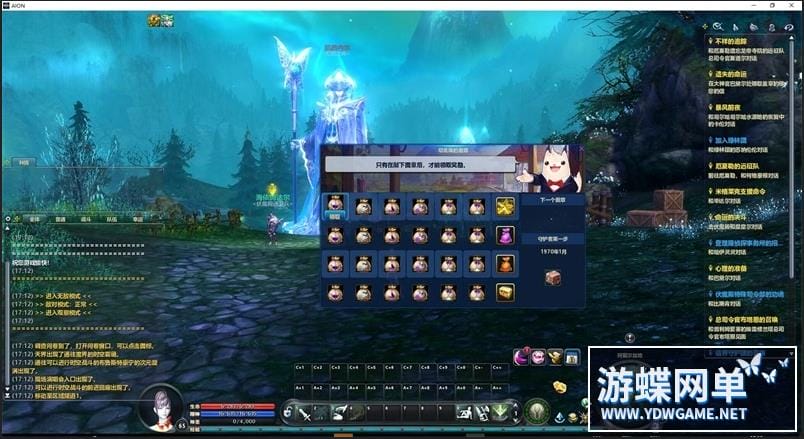Select the purple pouch bonus reward

(x=505, y=235)
